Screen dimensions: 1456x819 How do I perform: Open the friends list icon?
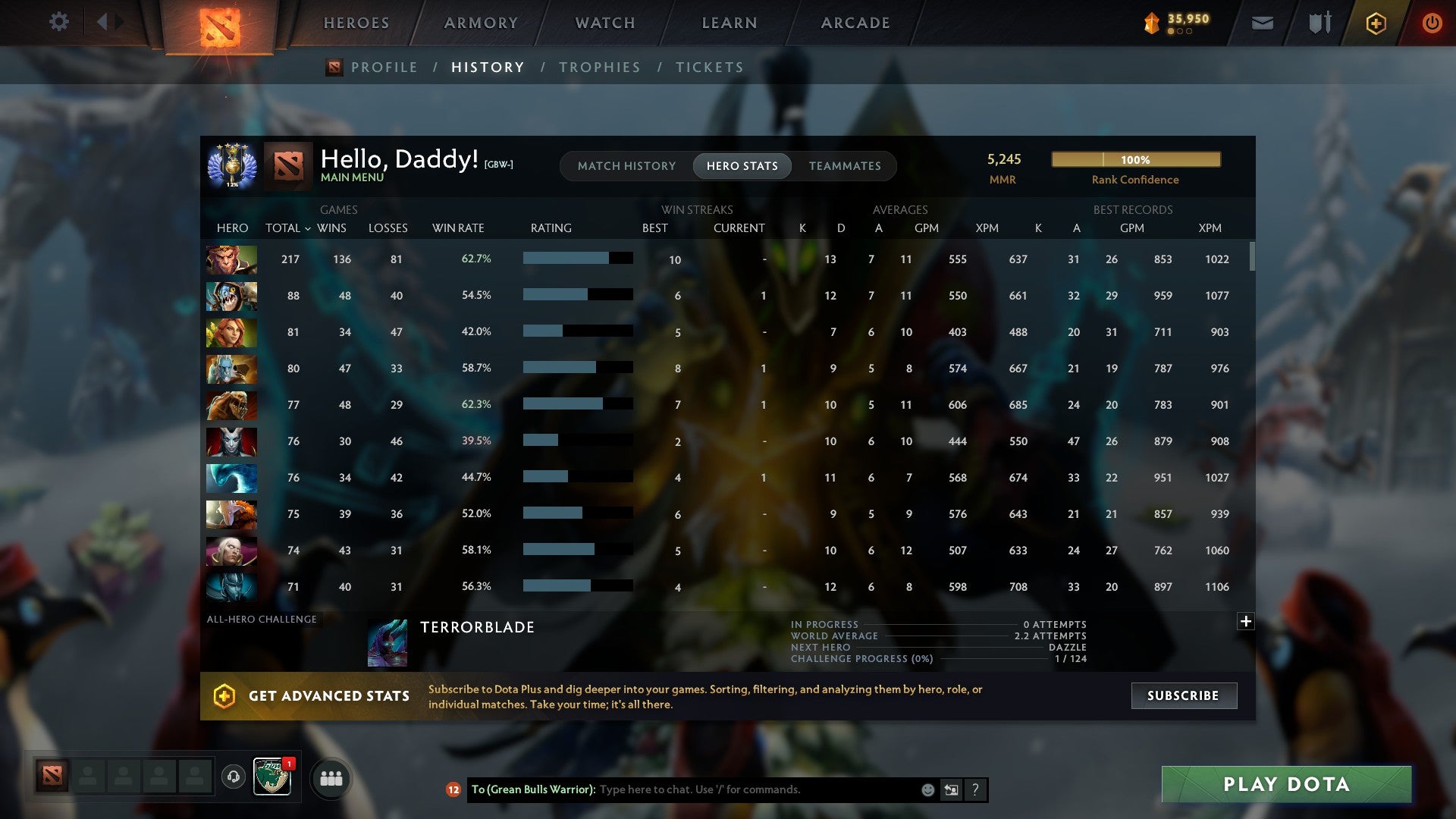(x=331, y=777)
